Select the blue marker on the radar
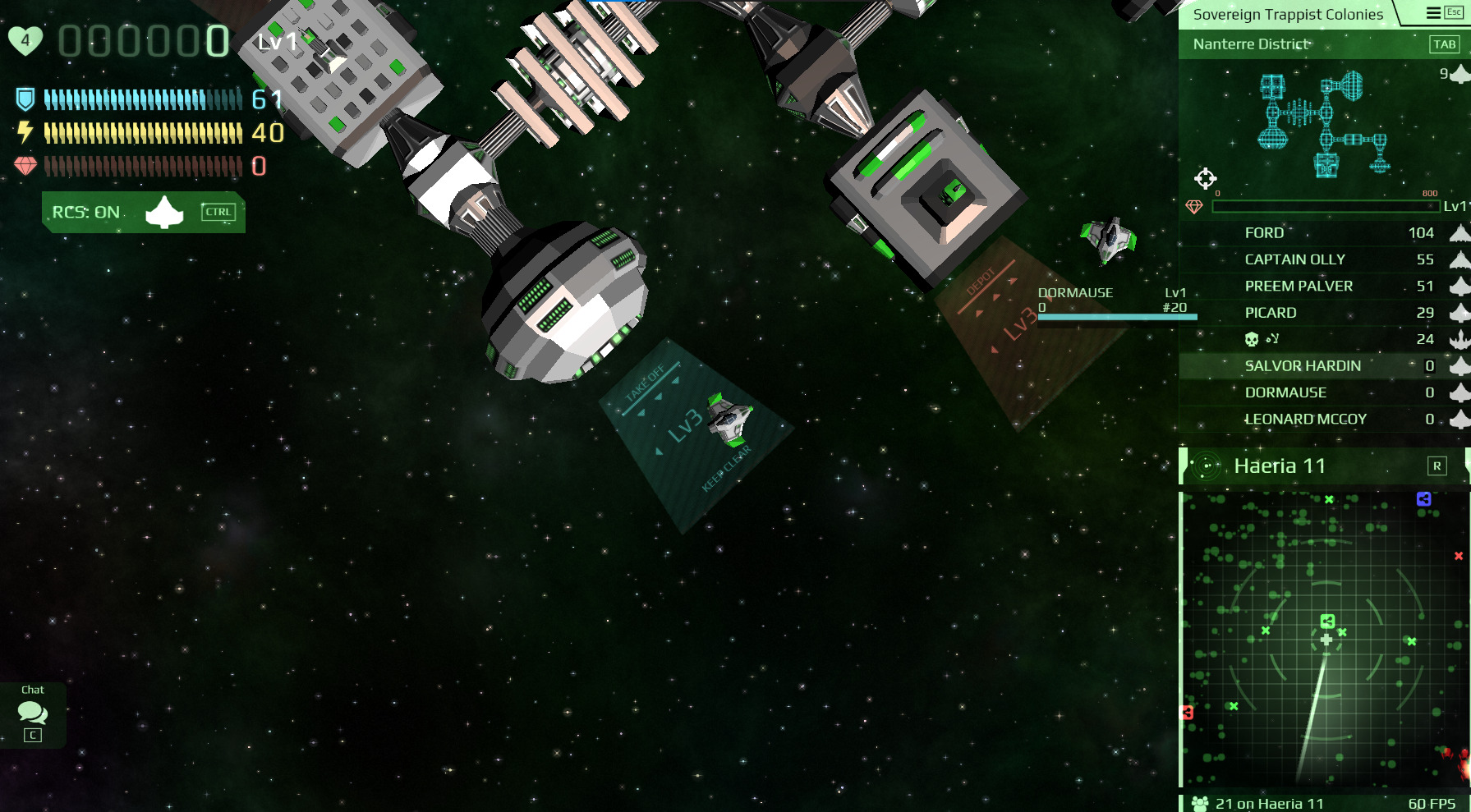 1423,499
